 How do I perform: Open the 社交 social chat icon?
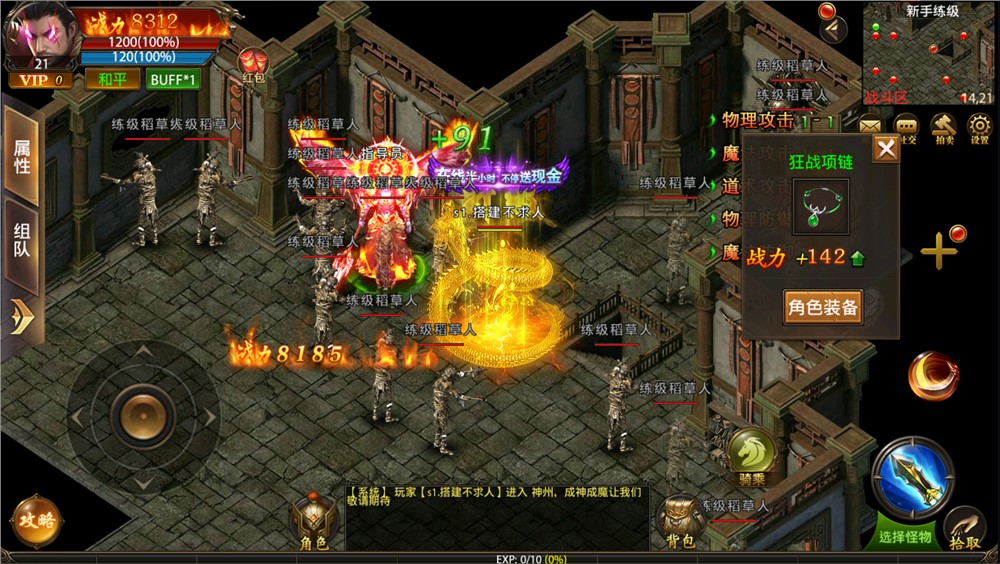[x=907, y=128]
